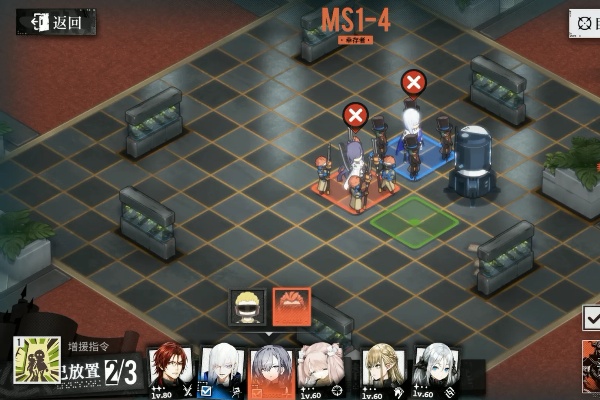Choose the pink-haired operator card
This screenshot has height=400, width=600.
point(324,370)
